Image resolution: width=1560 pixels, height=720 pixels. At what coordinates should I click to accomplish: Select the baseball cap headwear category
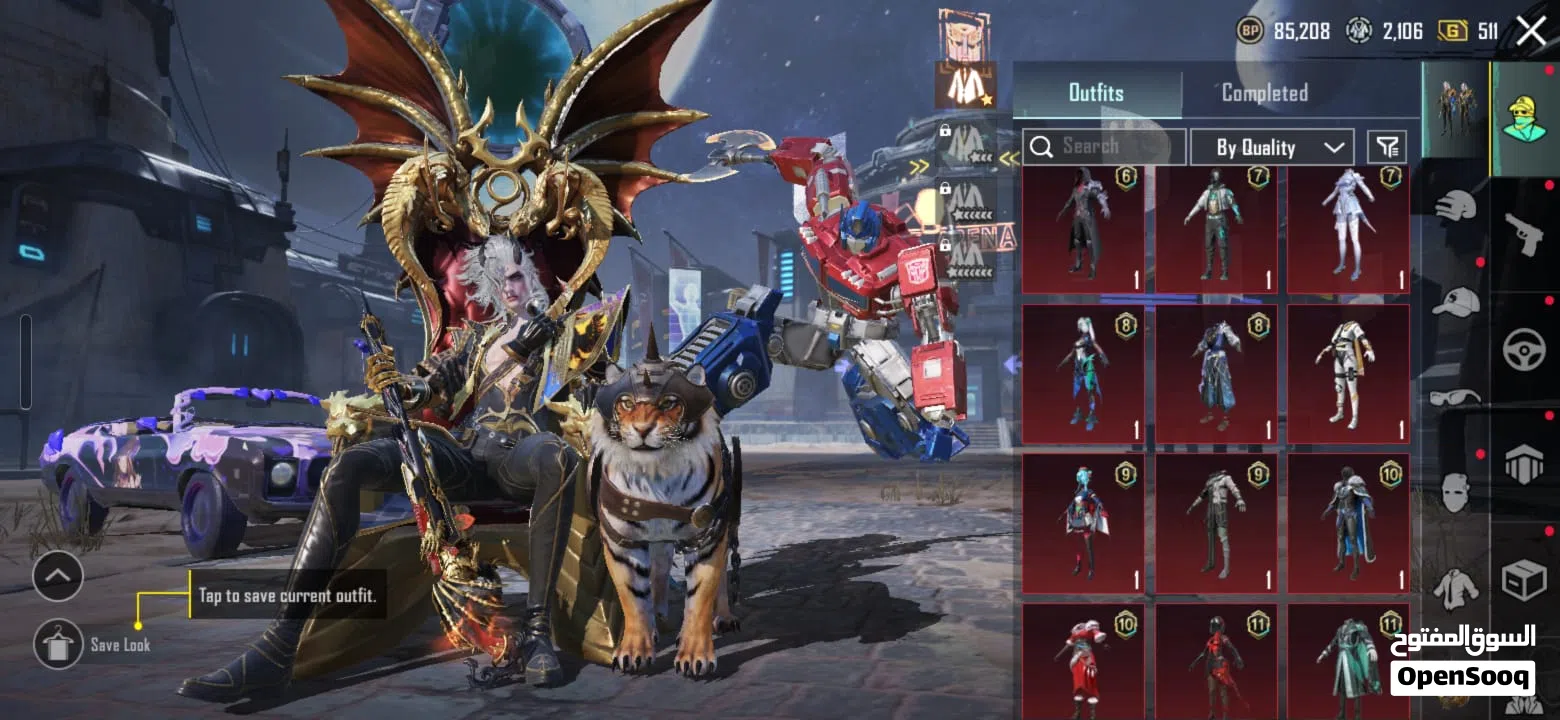tap(1455, 302)
